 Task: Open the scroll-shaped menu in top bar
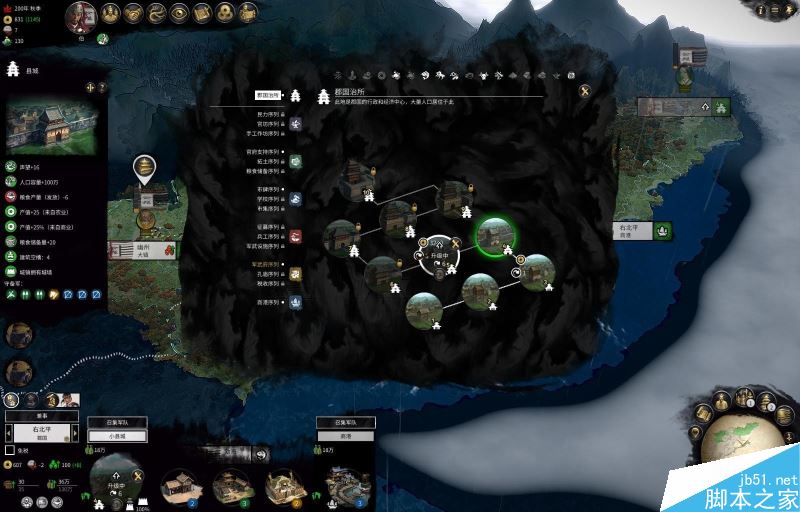coord(201,13)
